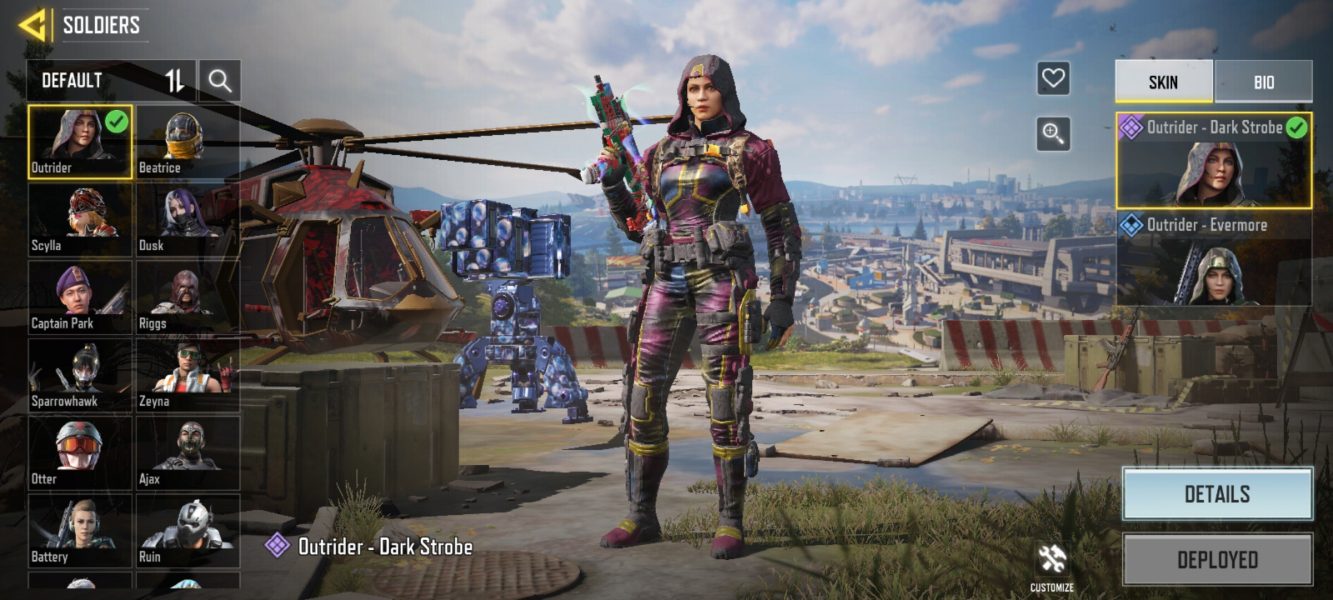
Task: Choose the Zeyna soldier tile
Action: coord(187,376)
